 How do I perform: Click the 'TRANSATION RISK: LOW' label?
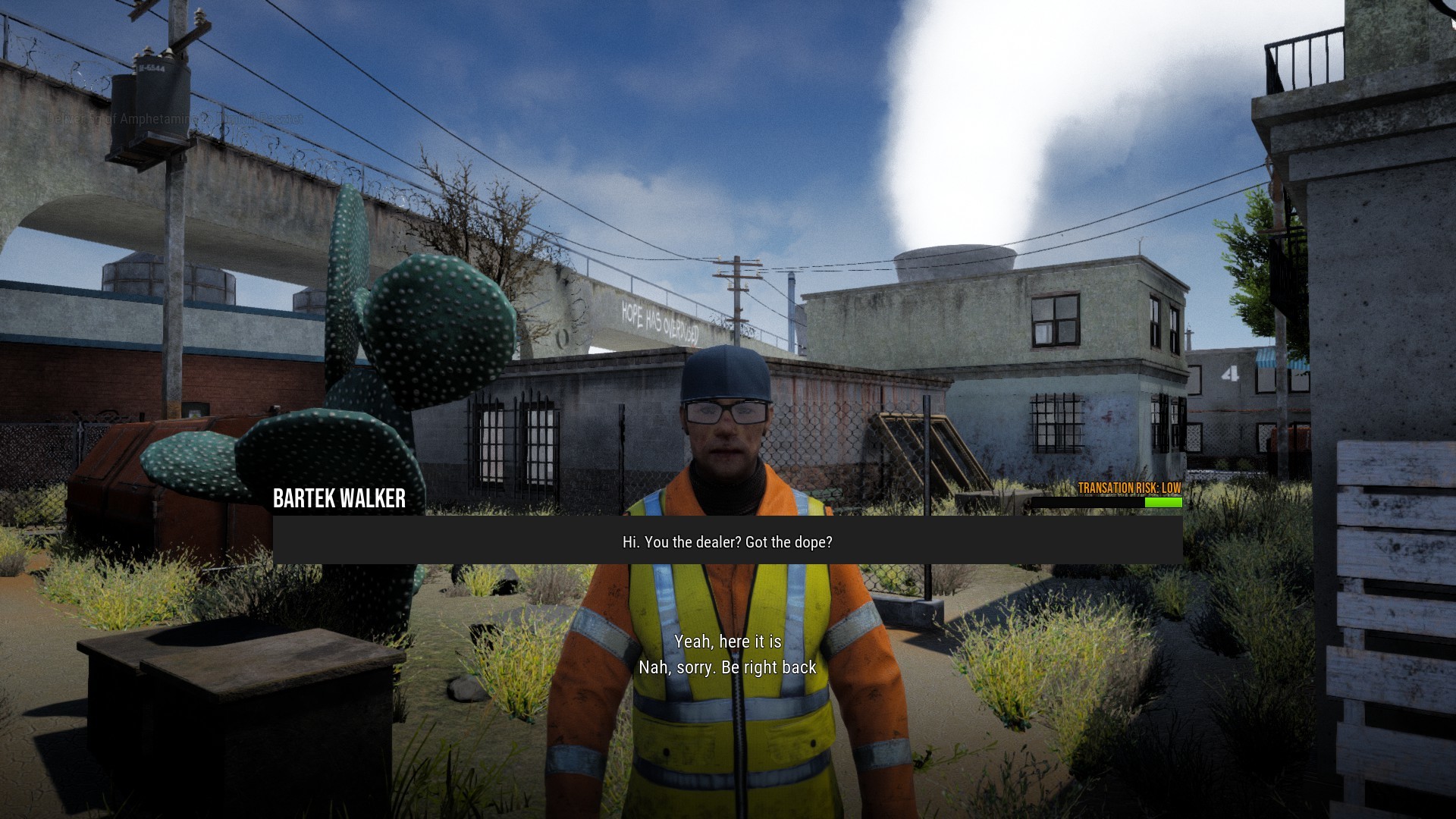pyautogui.click(x=1129, y=488)
